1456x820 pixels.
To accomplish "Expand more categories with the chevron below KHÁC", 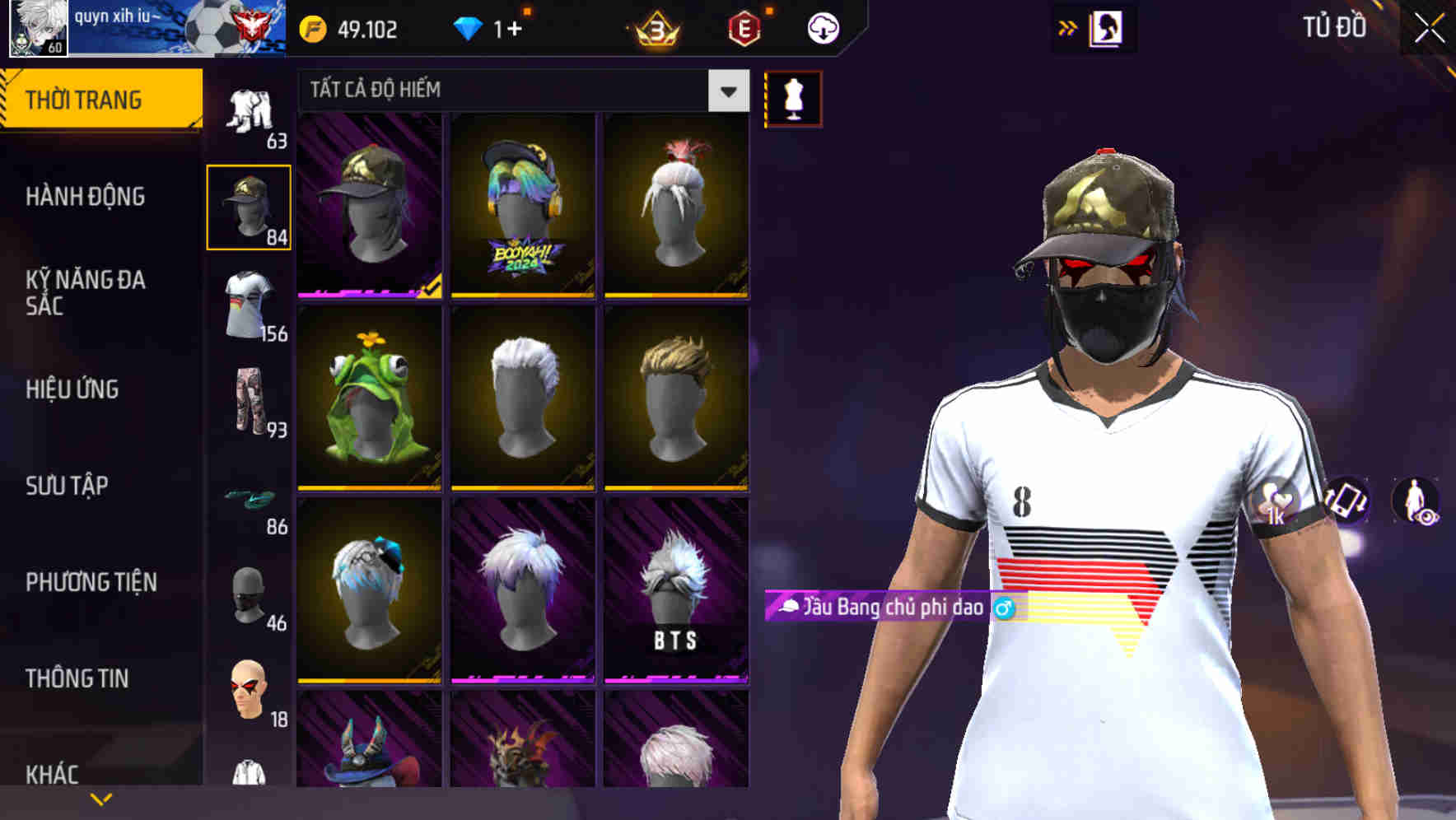I will tap(101, 798).
